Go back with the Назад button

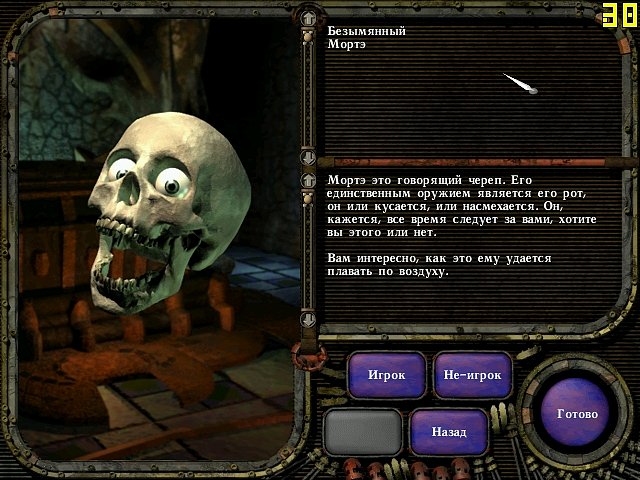point(449,432)
